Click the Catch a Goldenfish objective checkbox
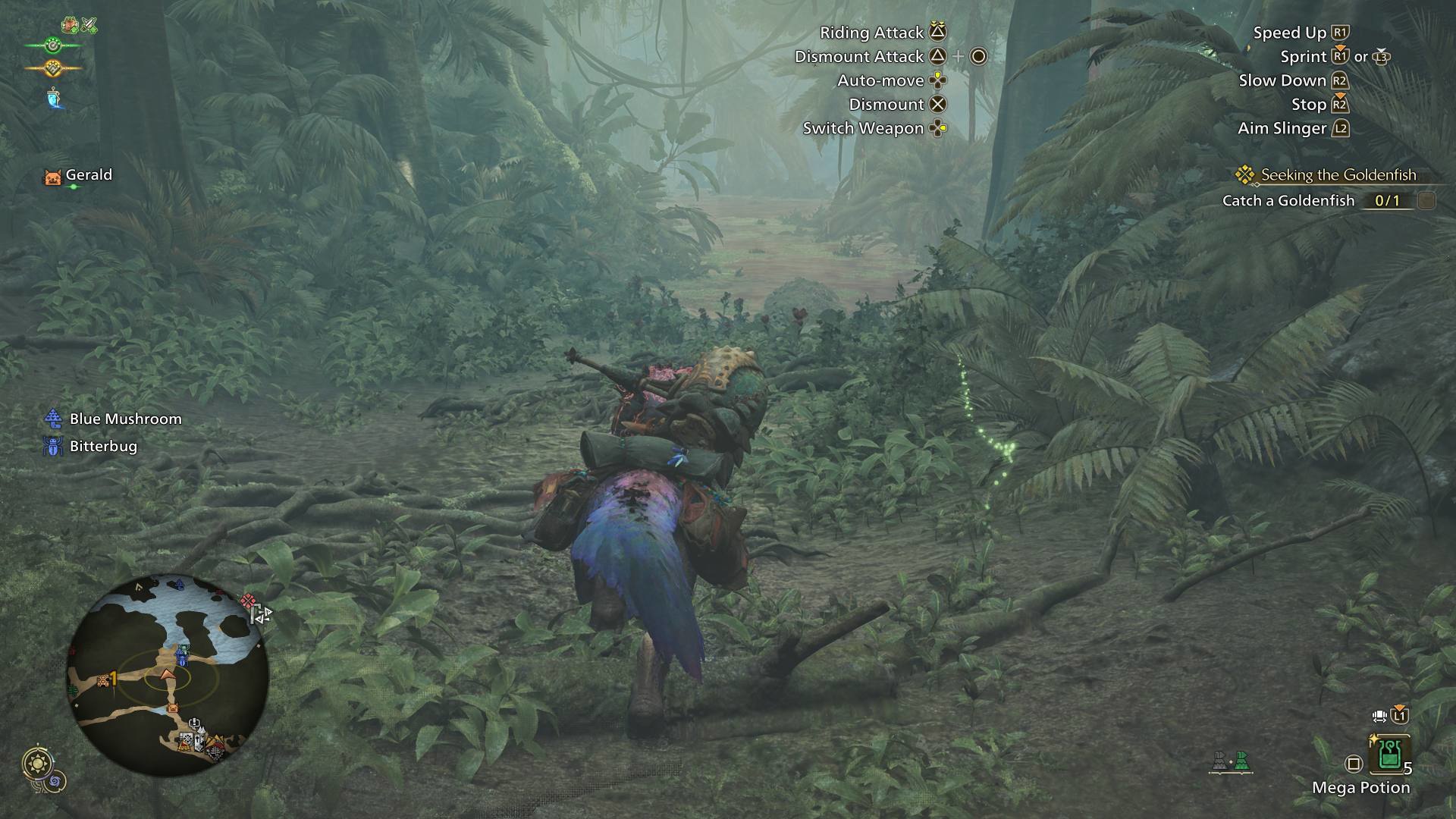This screenshot has height=819, width=1456. (x=1426, y=201)
